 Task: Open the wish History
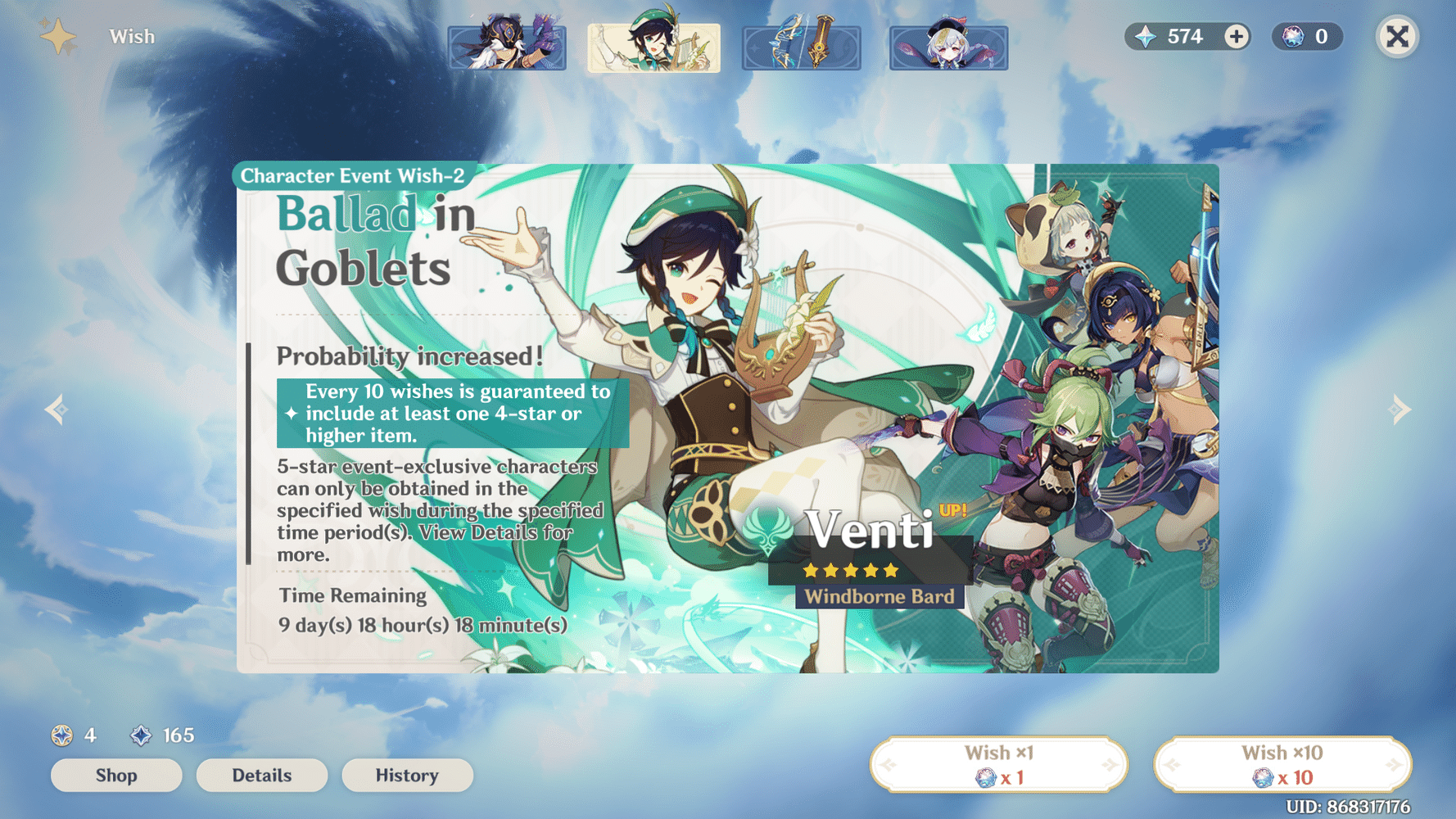tap(407, 775)
